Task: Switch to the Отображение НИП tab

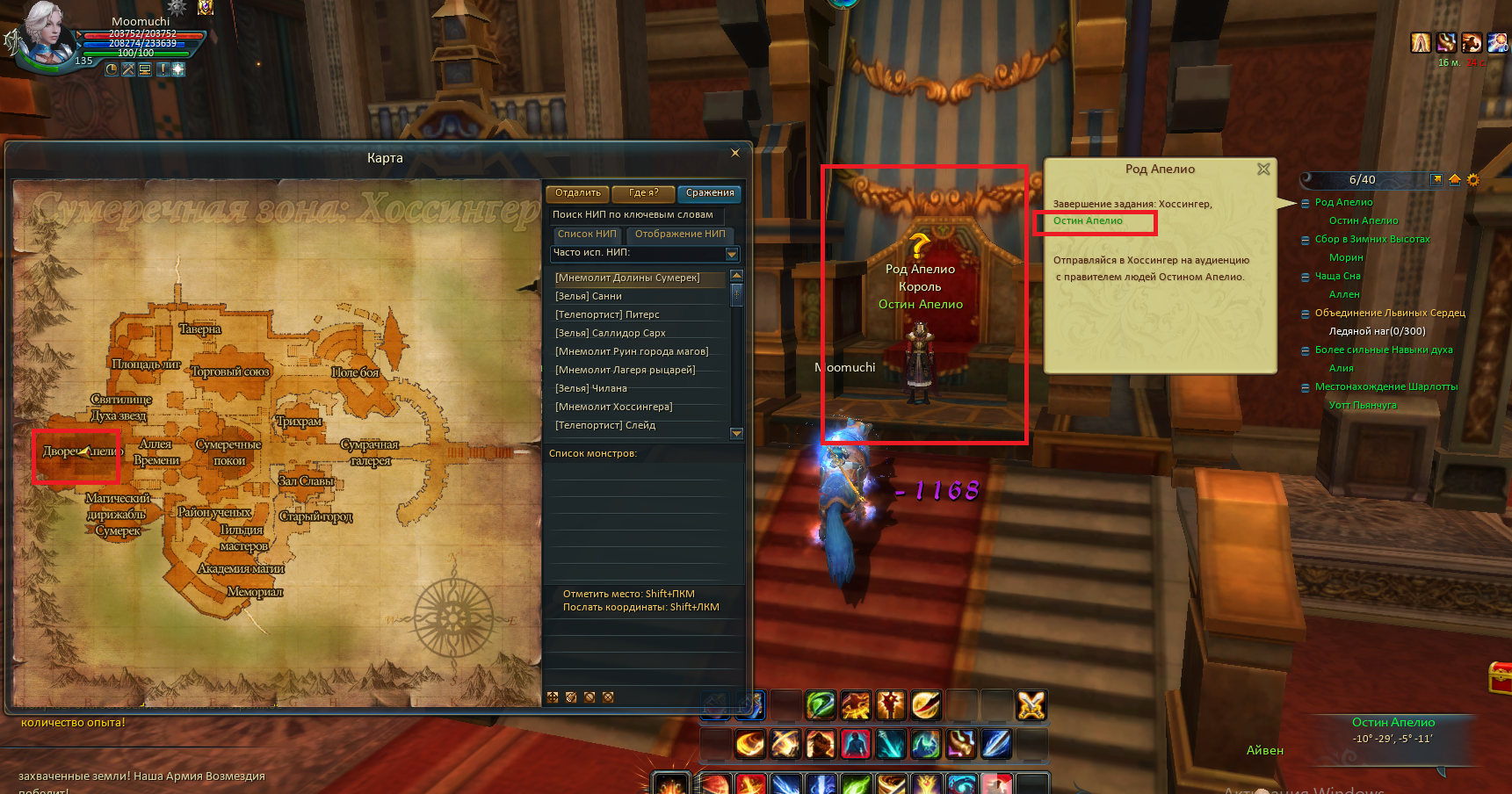Action: 680,235
